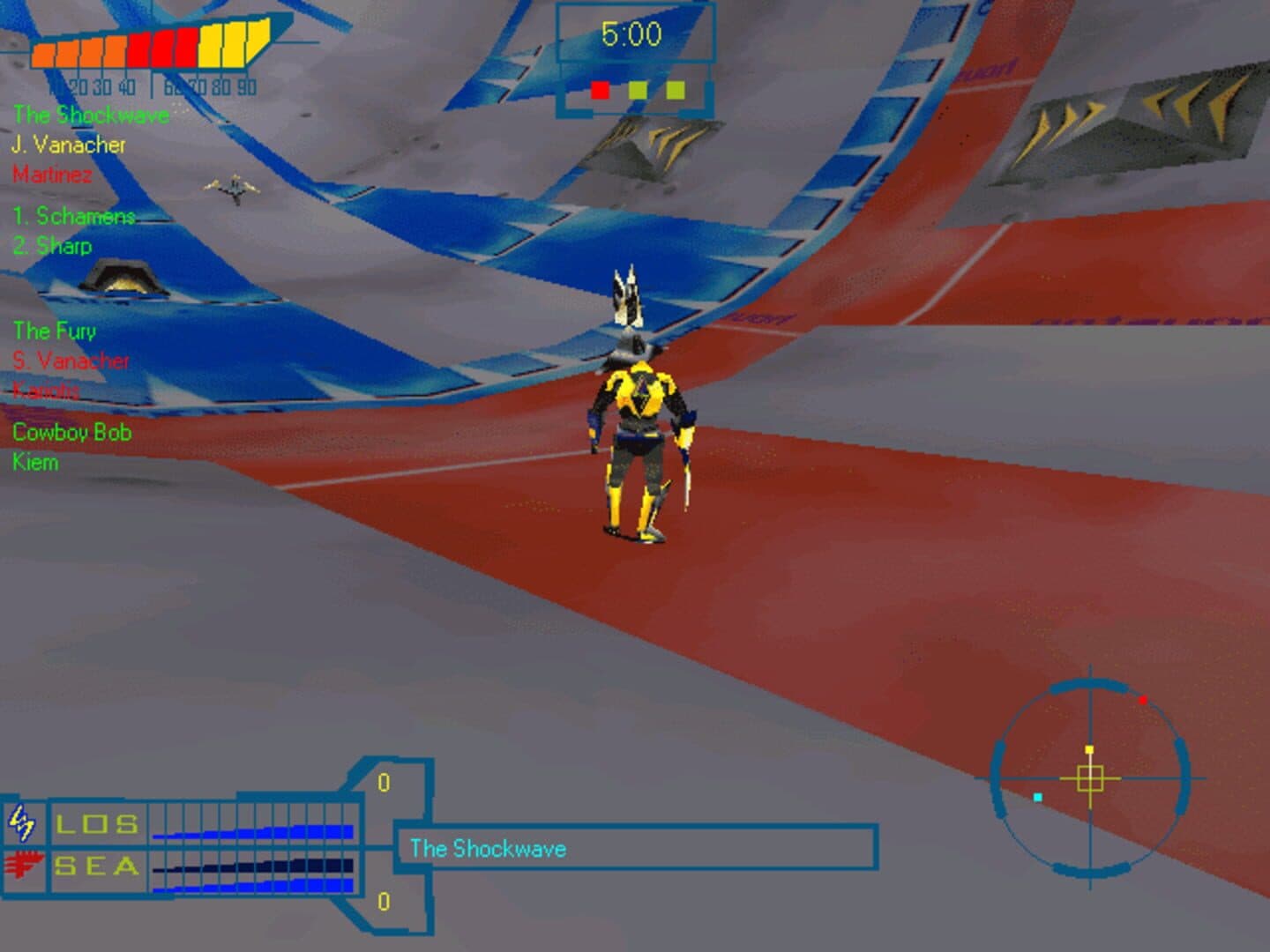Choose The Fury from the roster
This screenshot has height=952, width=1270.
point(55,331)
